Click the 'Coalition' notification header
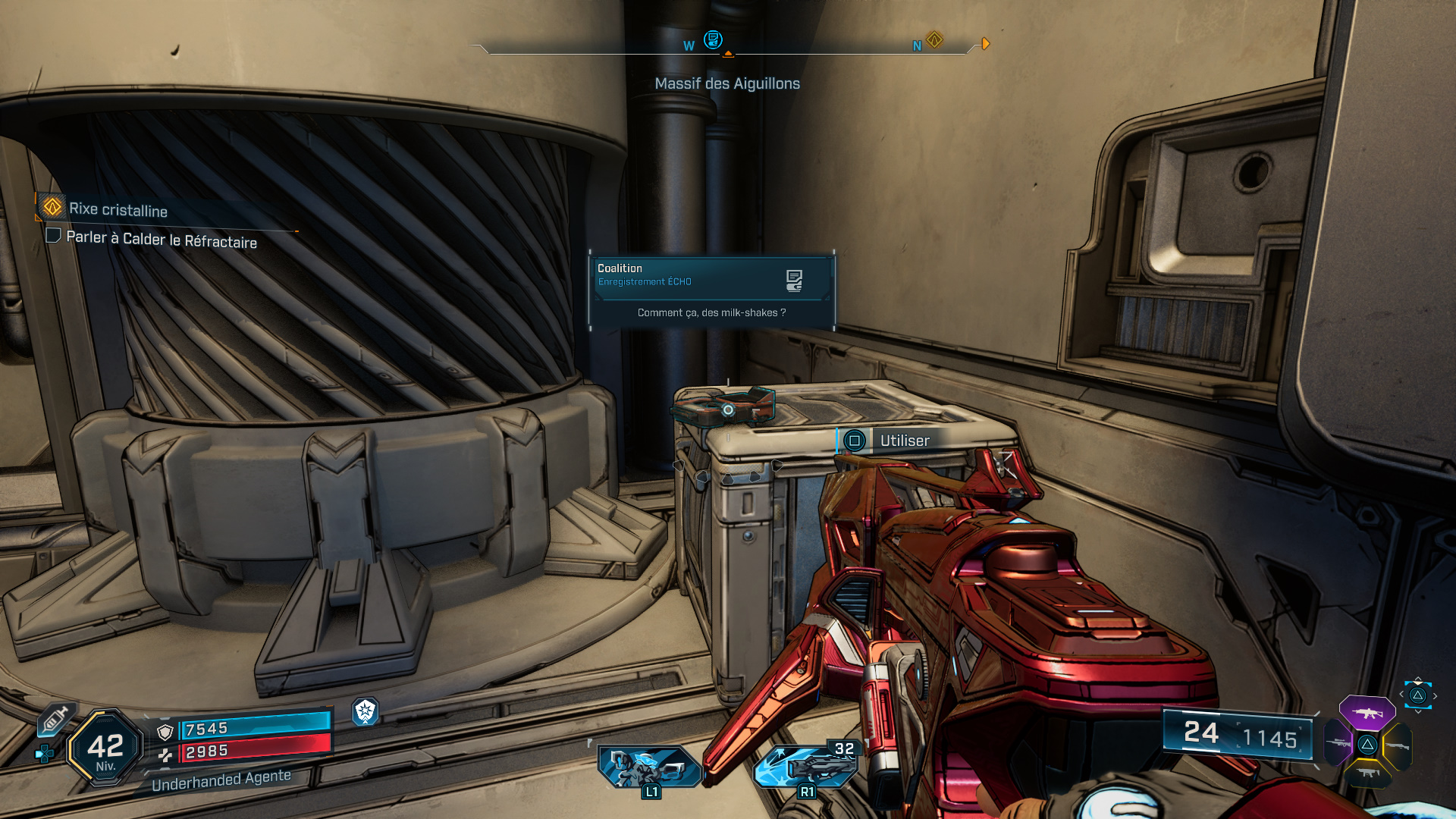This screenshot has width=1456, height=819. [619, 268]
